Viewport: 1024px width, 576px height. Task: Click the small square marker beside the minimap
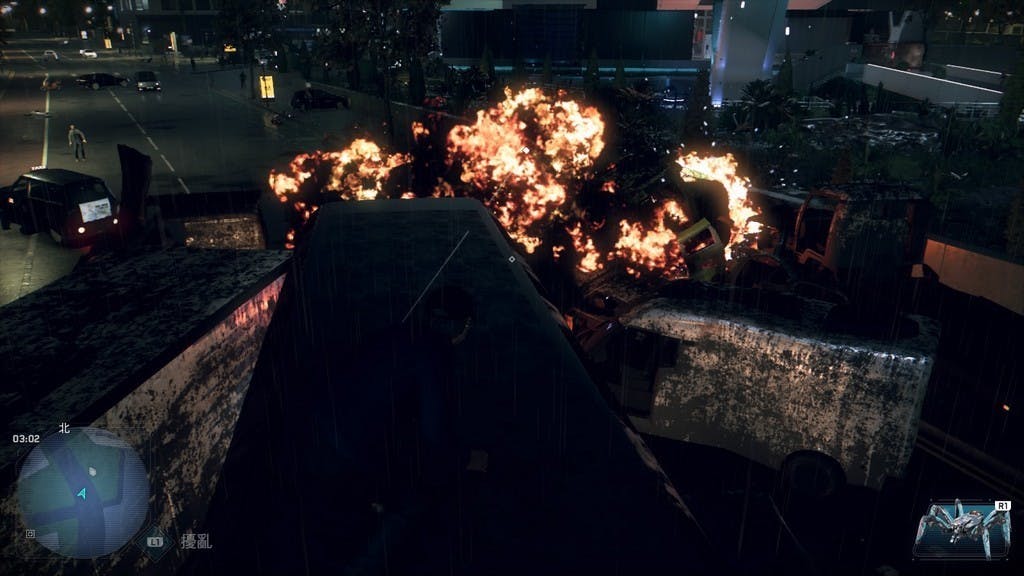(30, 534)
